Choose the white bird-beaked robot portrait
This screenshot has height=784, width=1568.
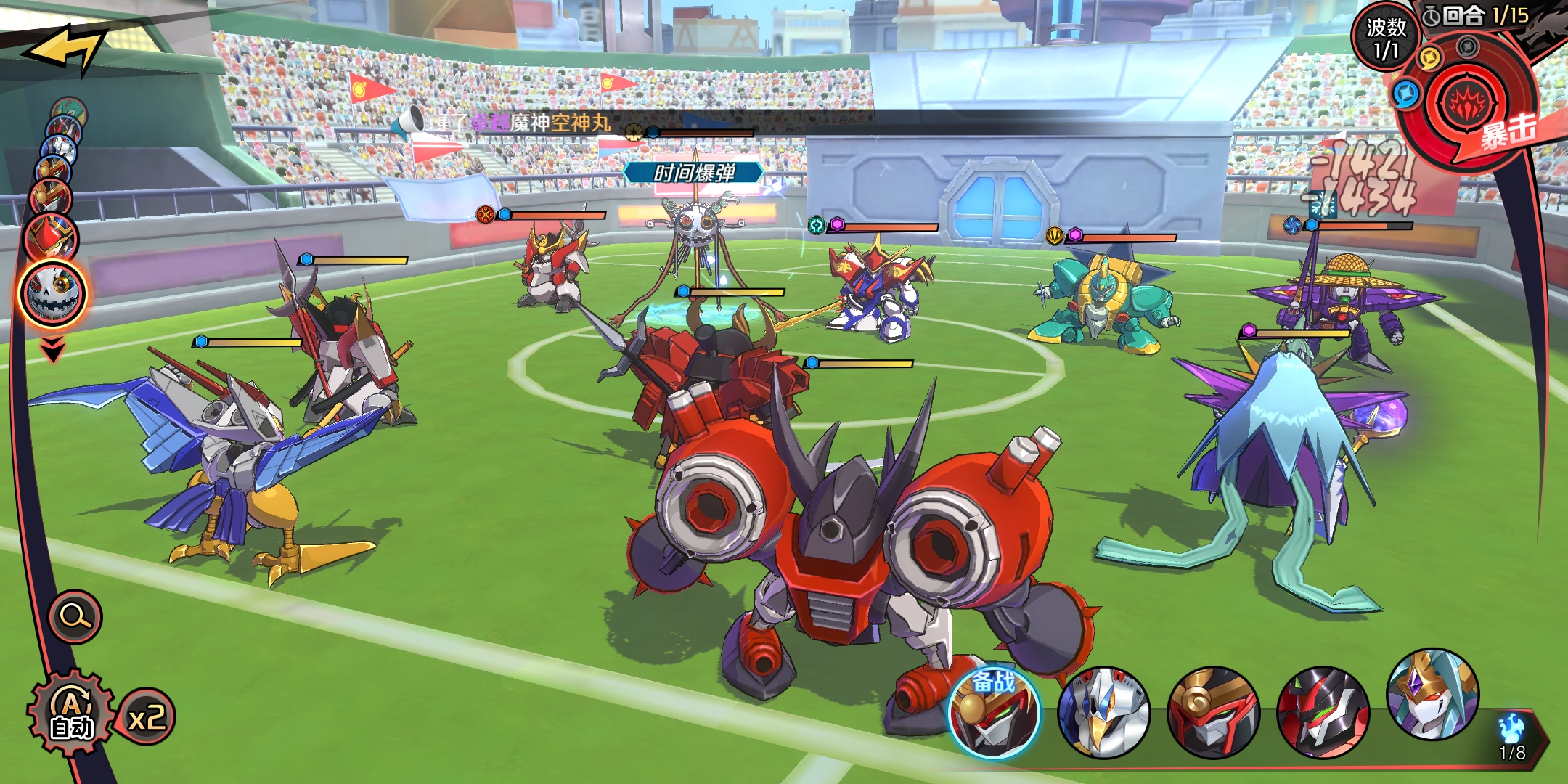1103,713
